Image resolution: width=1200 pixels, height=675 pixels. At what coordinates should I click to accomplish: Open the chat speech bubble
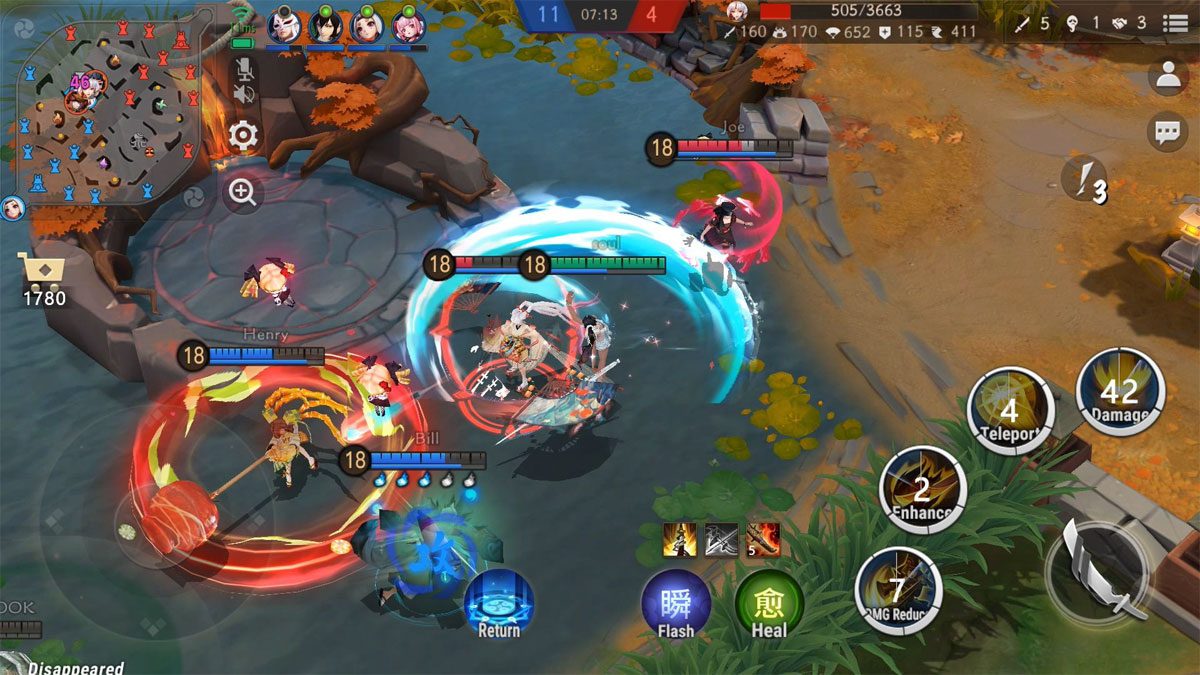[x=1167, y=132]
